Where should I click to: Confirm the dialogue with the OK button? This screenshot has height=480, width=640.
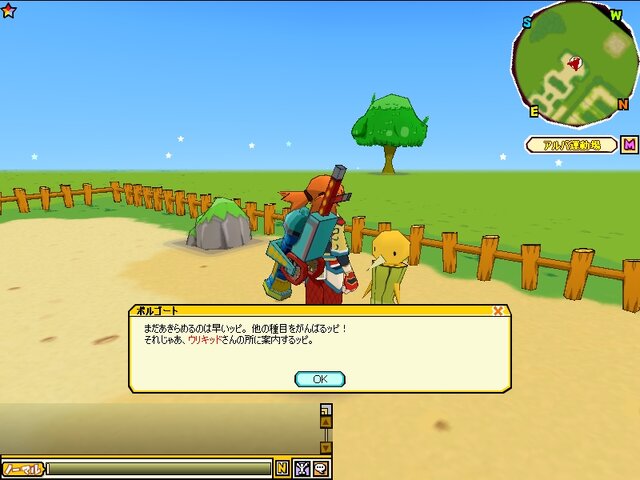click(320, 379)
